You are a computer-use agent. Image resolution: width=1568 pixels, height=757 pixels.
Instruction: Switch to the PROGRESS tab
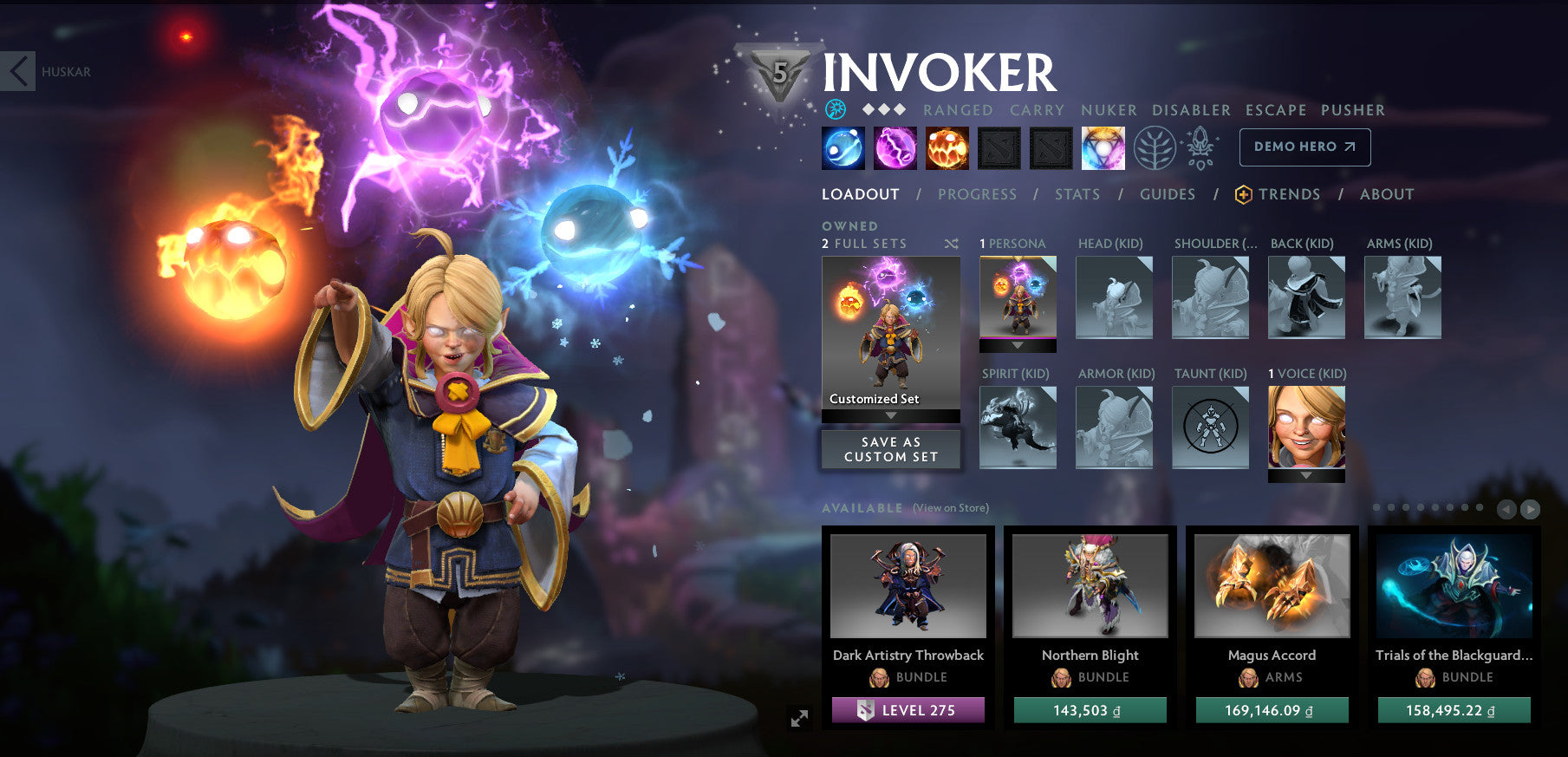[x=977, y=194]
